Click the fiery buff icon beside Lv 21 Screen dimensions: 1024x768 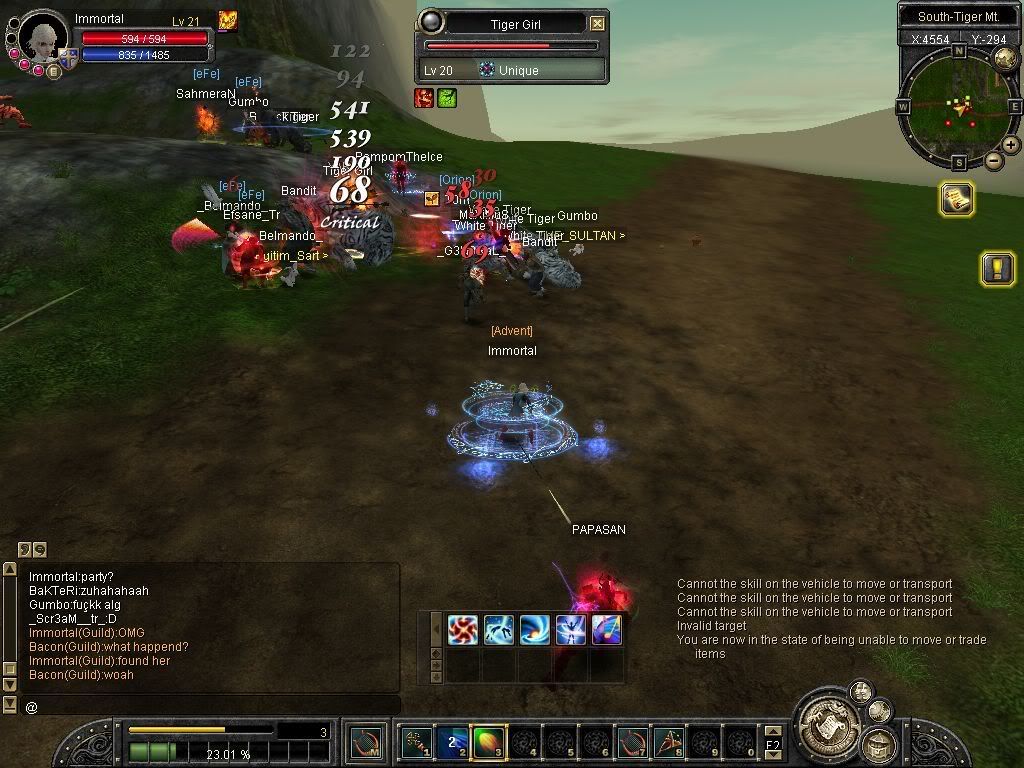click(x=228, y=20)
